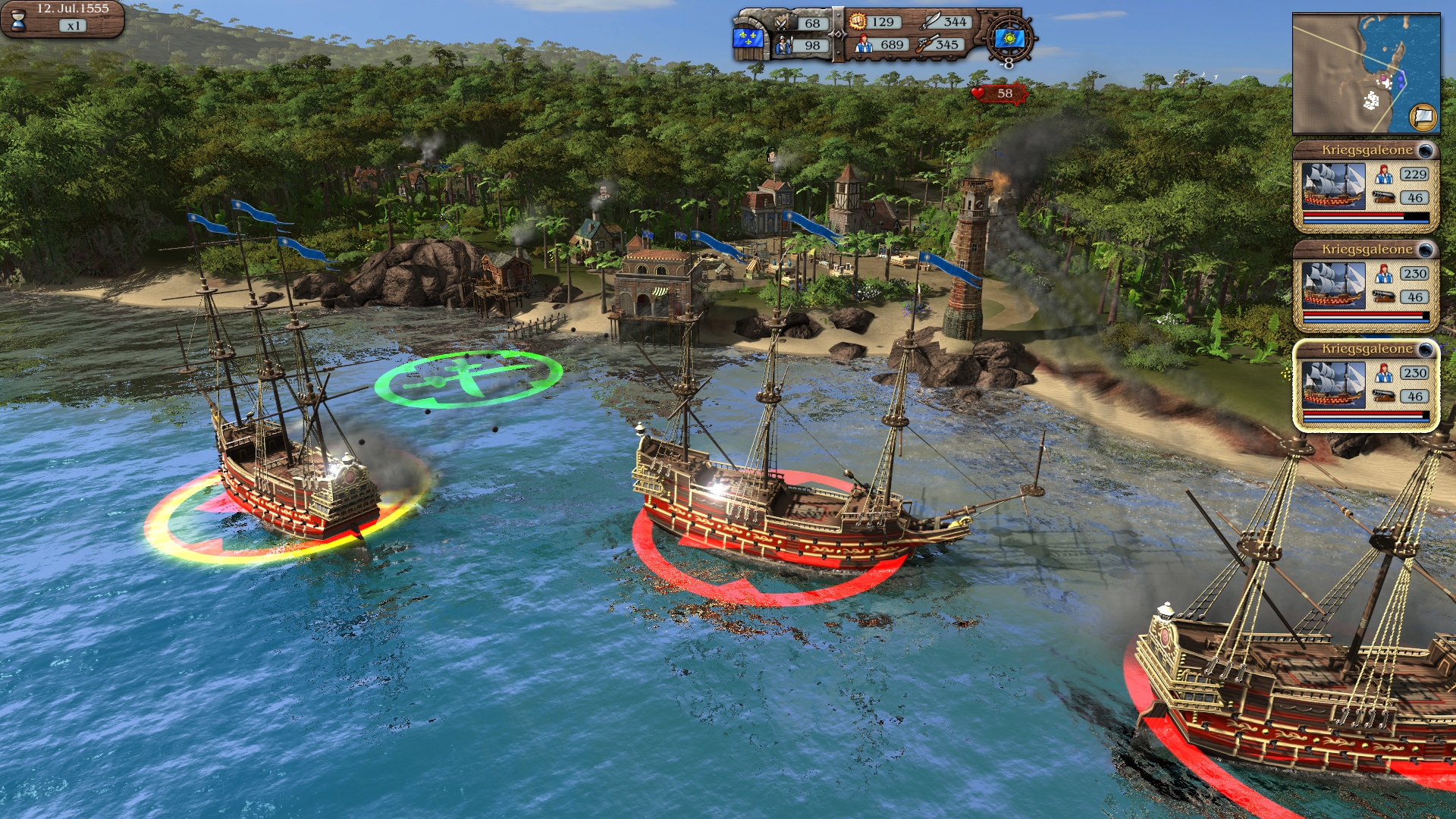Click the white flag retreat button
This screenshot has height=819, width=1456.
click(1423, 117)
